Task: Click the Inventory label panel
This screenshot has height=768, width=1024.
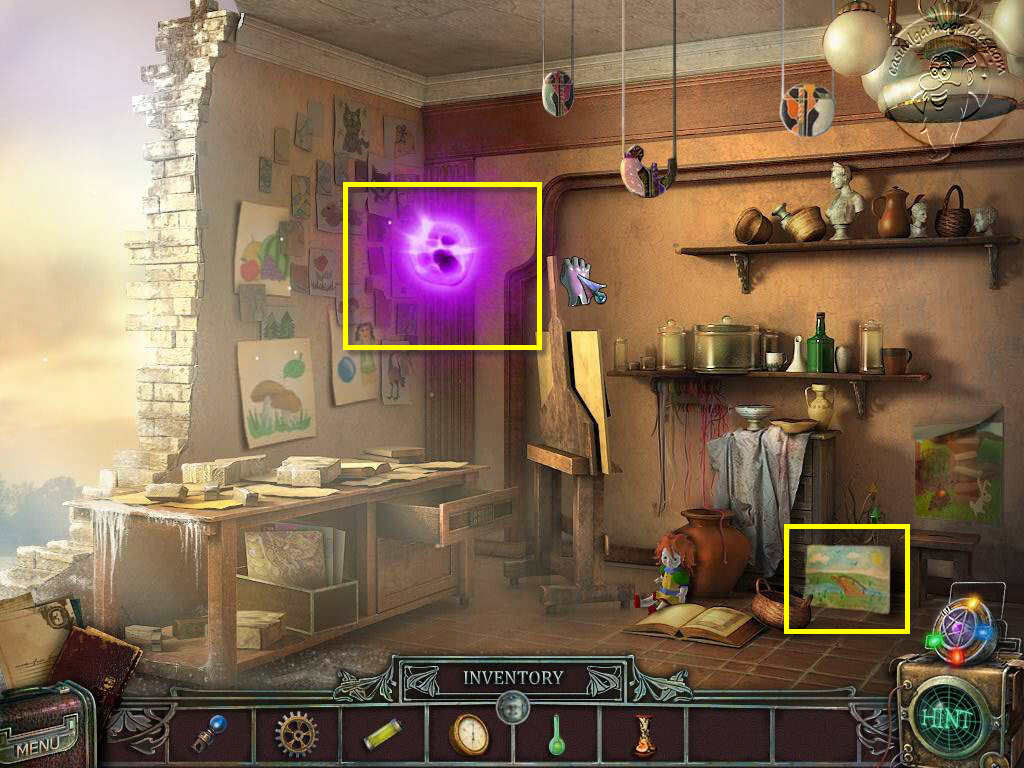Action: [x=512, y=678]
